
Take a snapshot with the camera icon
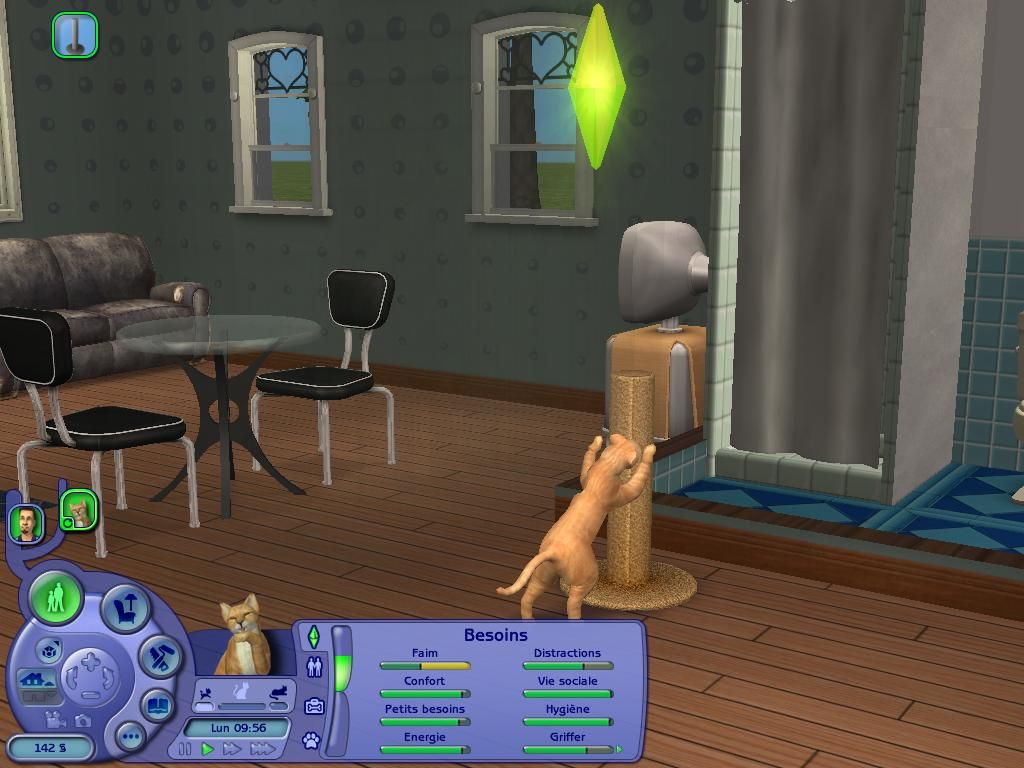click(82, 719)
